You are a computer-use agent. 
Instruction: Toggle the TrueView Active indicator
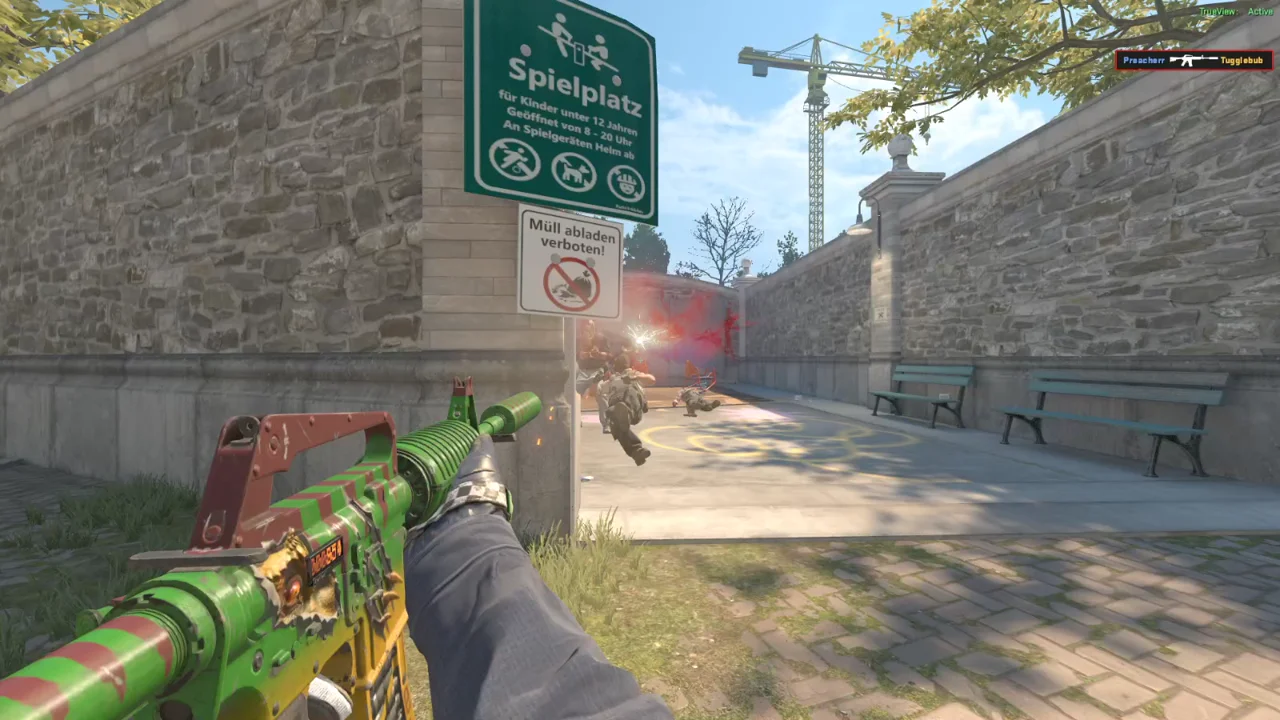pos(1235,10)
